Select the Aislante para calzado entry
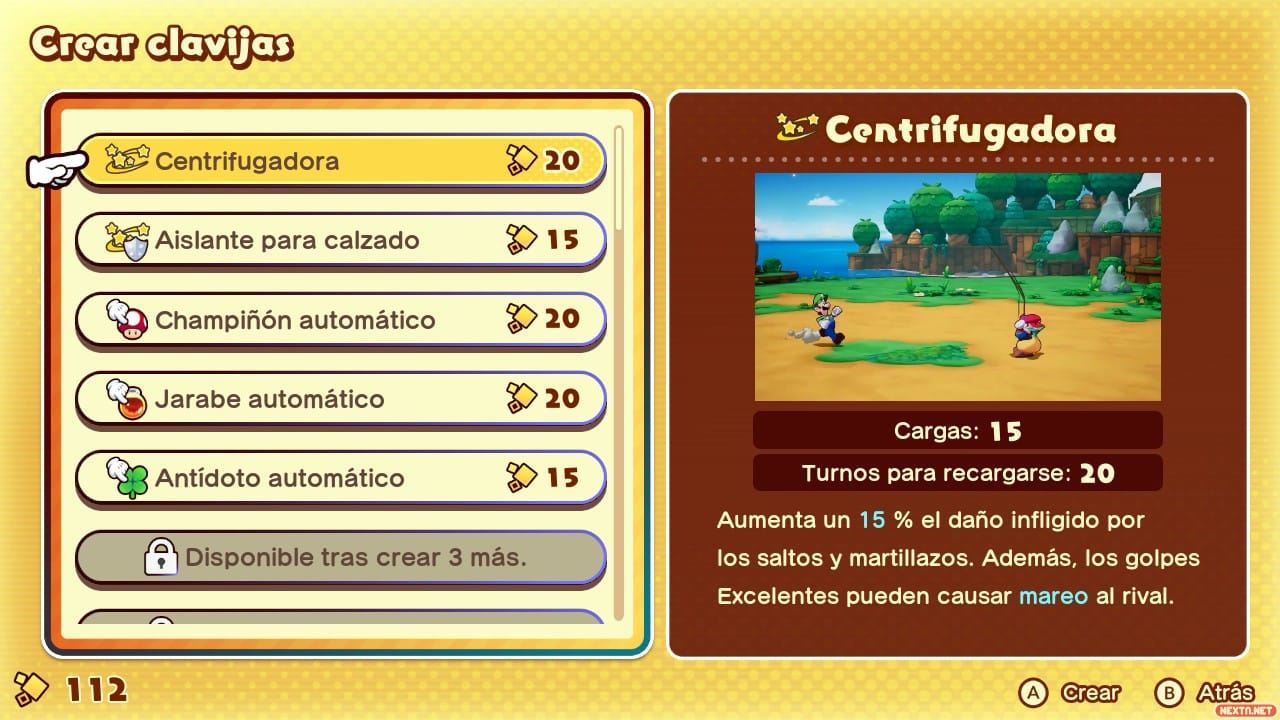The image size is (1280, 720). click(x=340, y=239)
